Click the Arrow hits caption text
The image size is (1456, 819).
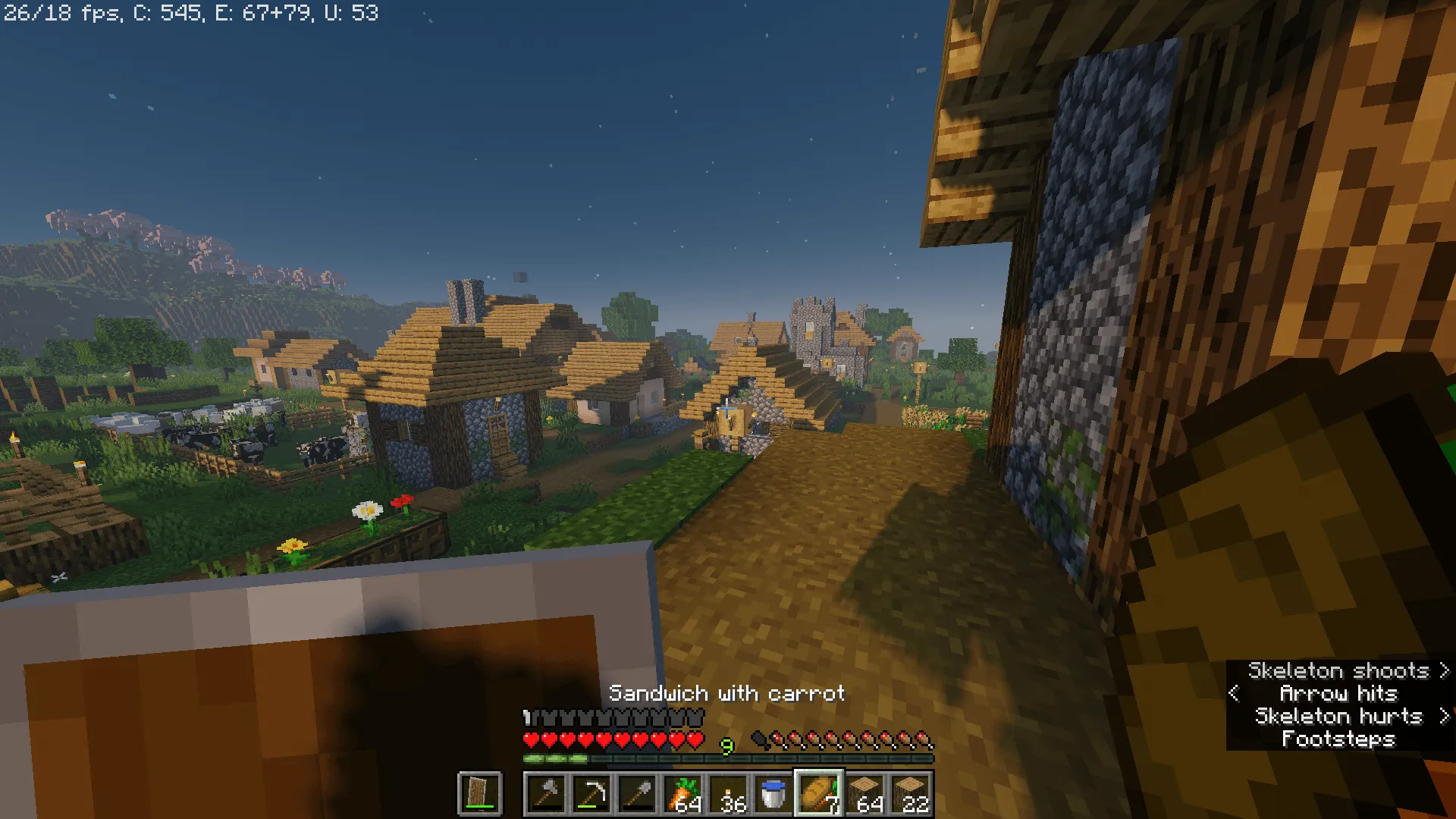coord(1339,693)
